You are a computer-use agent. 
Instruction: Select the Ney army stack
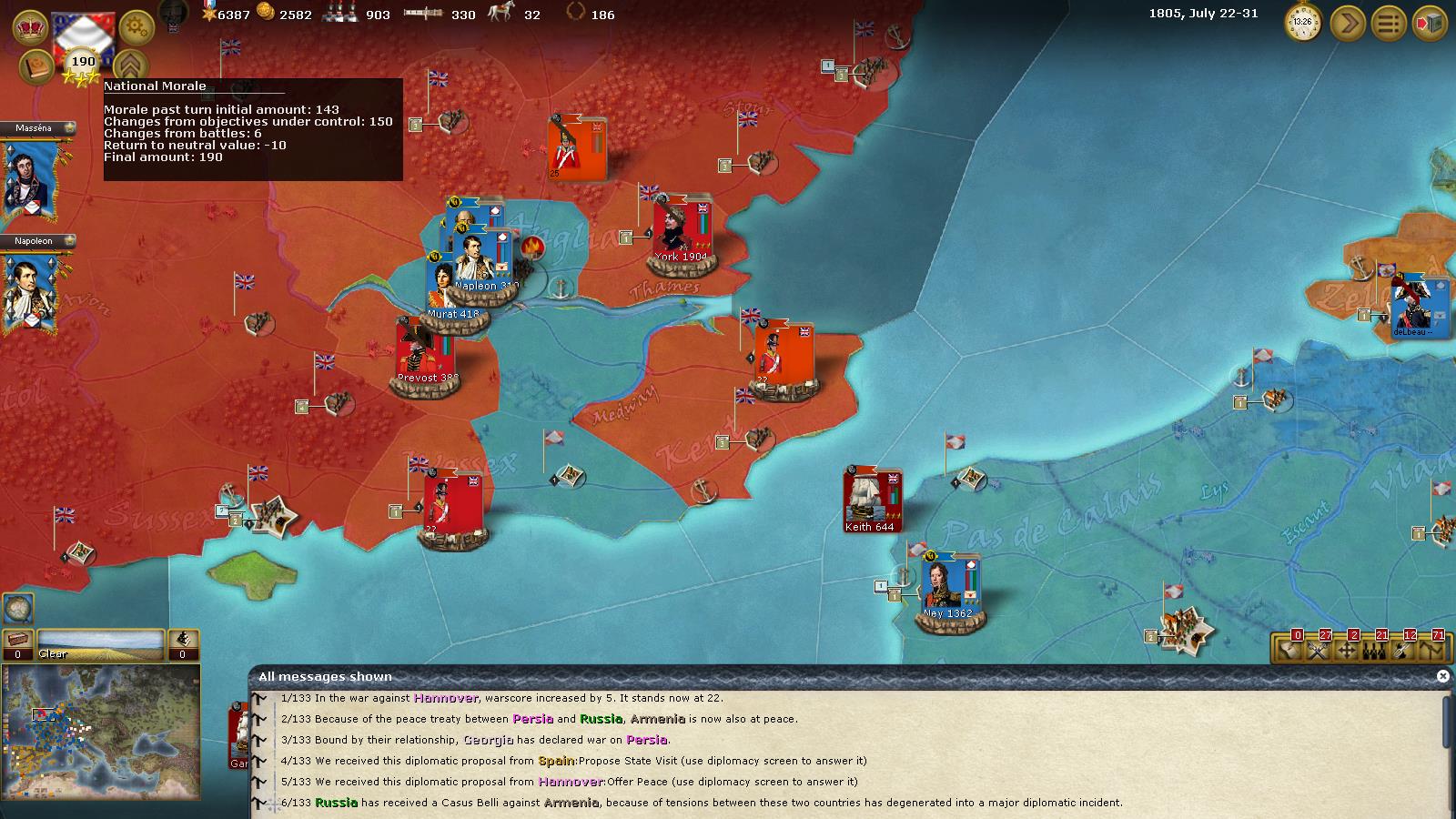point(948,587)
